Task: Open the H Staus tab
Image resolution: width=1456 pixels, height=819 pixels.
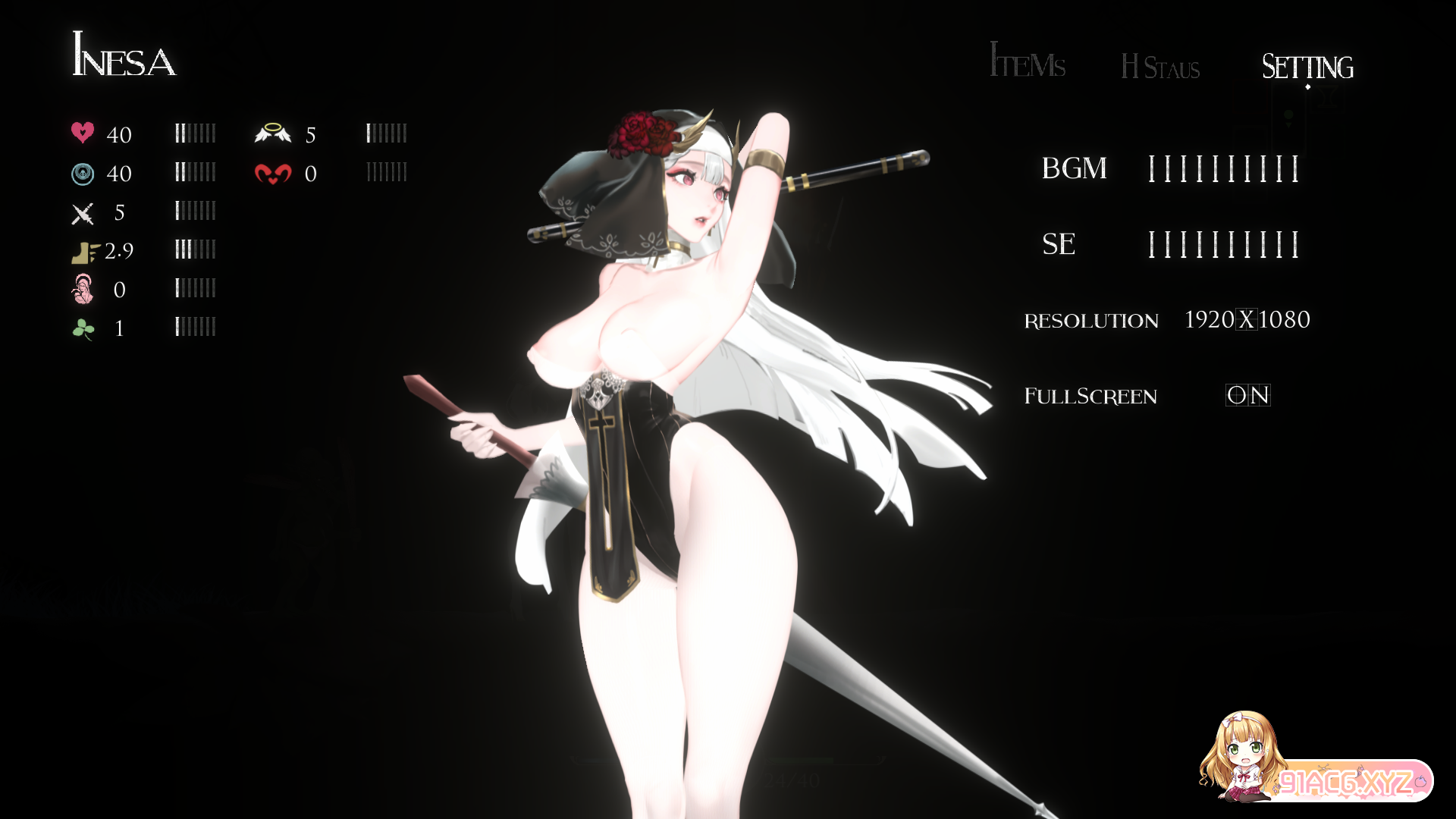Action: (1160, 68)
